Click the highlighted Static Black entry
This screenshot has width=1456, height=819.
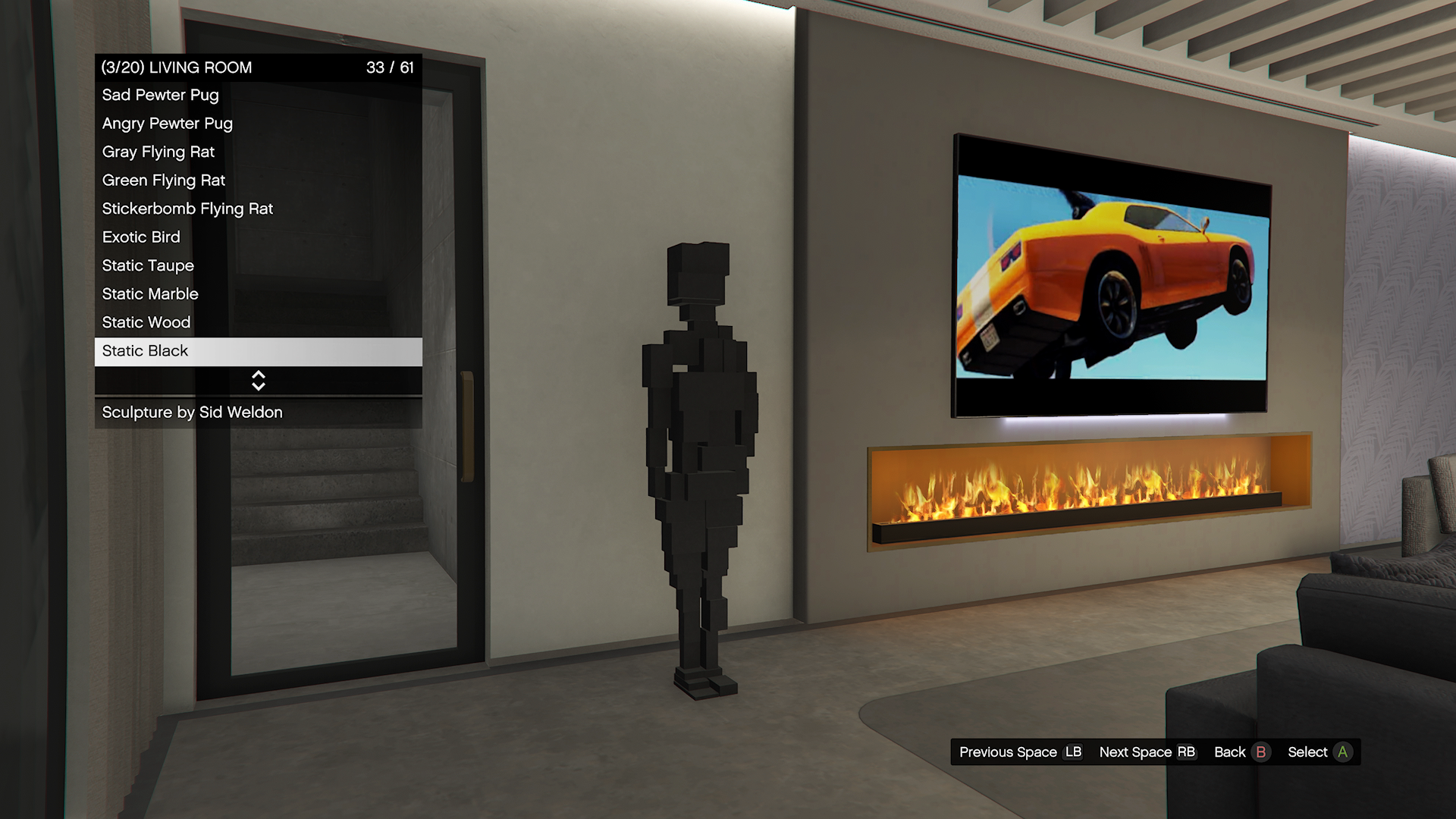258,351
